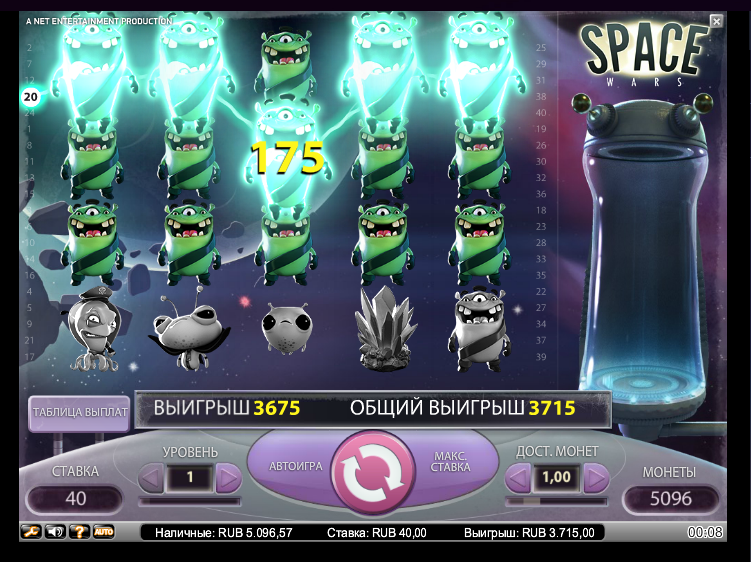Spin the reels with the round arrow button
Viewport: 751px width, 562px height.
coord(372,471)
